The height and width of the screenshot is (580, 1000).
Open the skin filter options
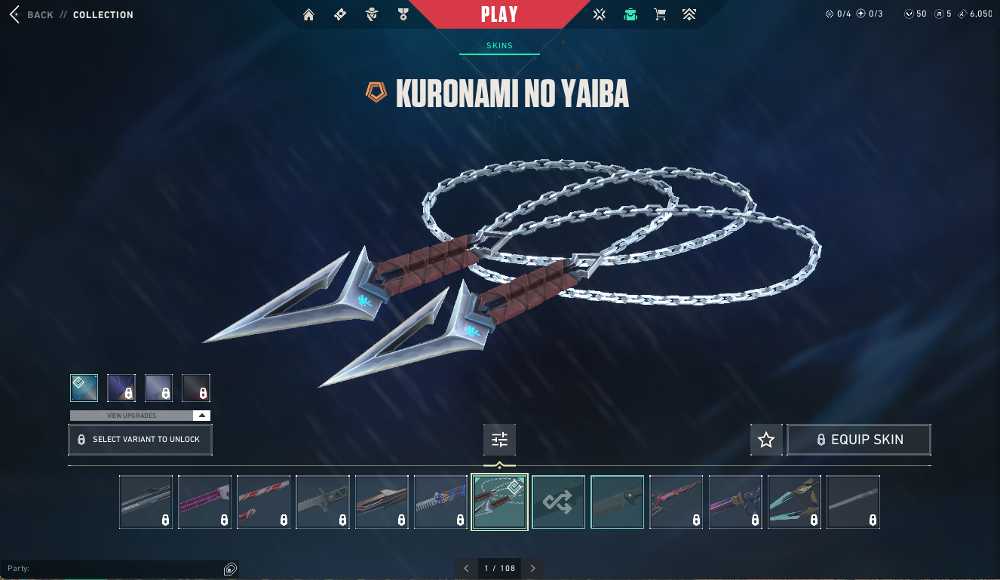coord(499,440)
